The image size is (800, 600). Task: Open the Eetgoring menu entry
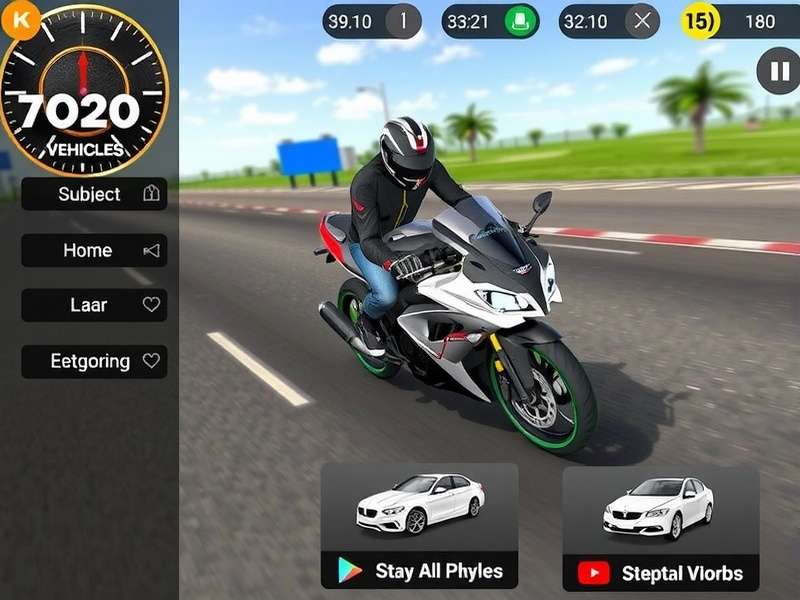94,361
